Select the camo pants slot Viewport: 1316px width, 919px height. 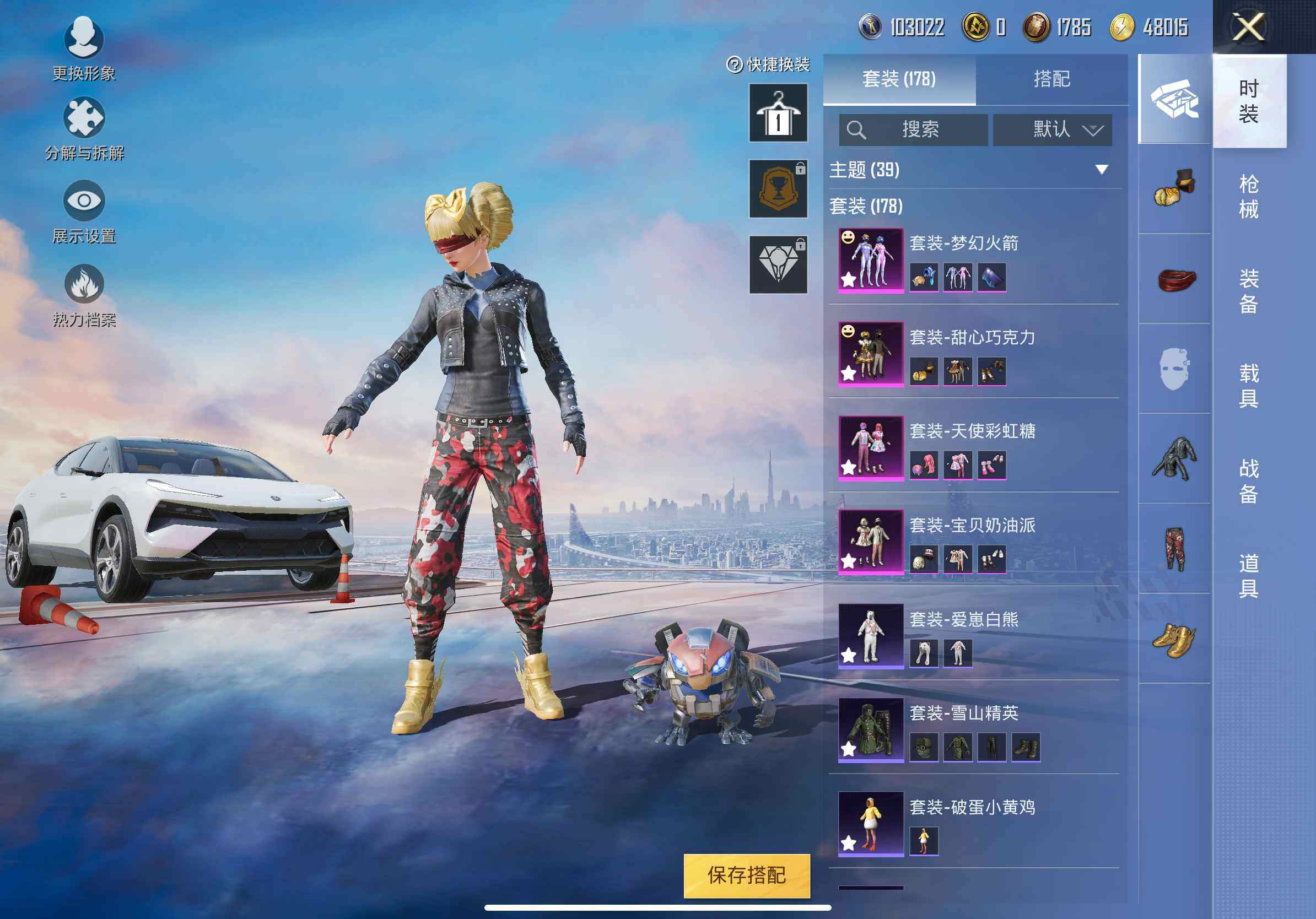[x=1174, y=549]
